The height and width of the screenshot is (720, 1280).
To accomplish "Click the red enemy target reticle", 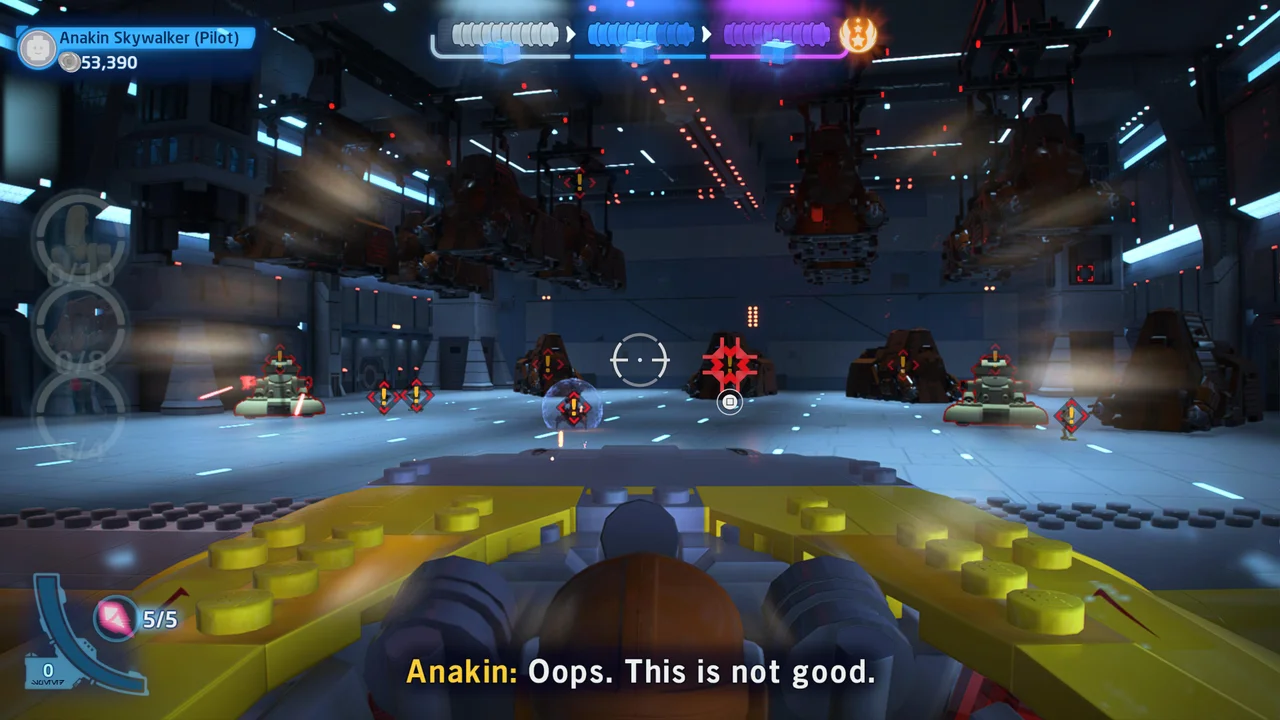I will tap(729, 364).
